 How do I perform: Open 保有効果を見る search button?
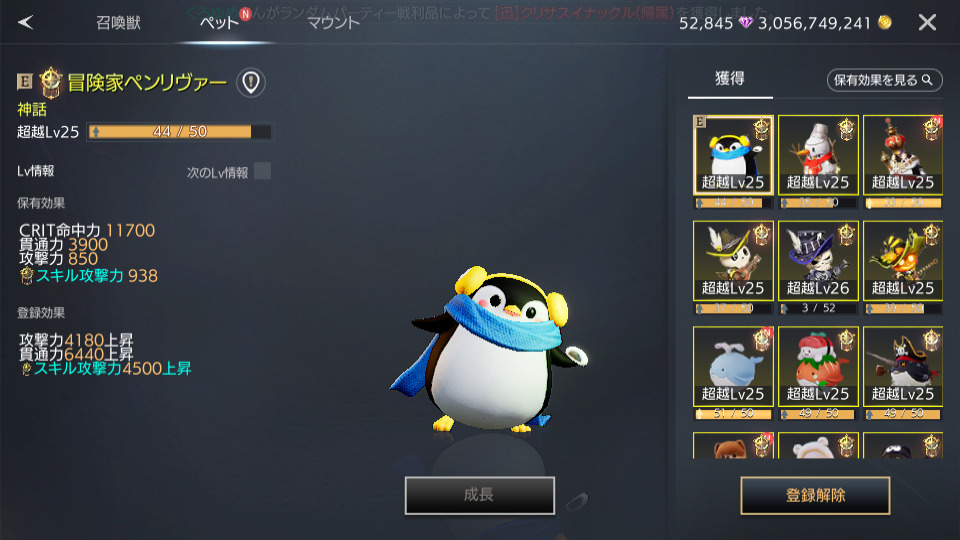coord(885,80)
